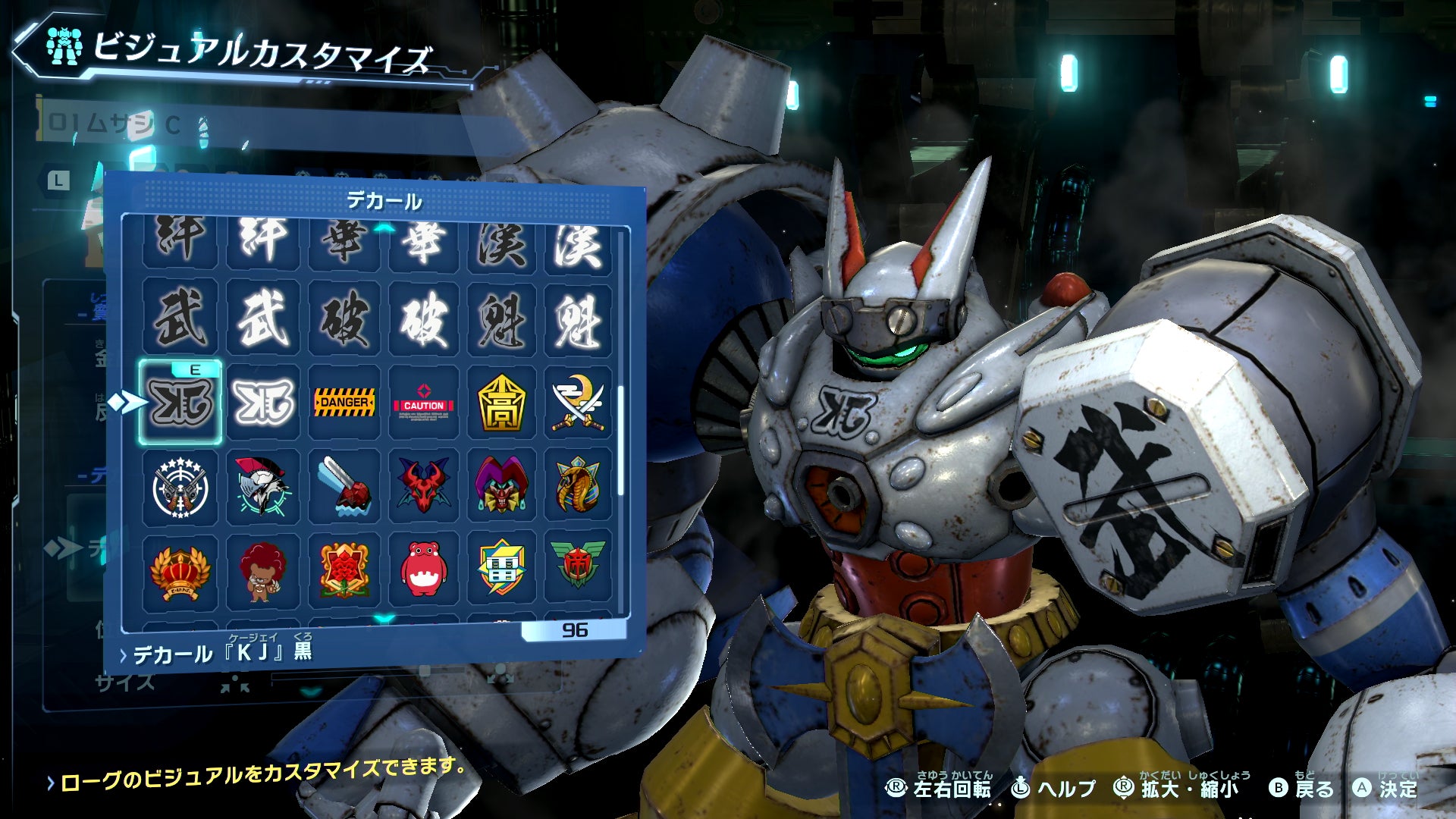Pick the red crown laurel decal
Image resolution: width=1456 pixels, height=819 pixels.
[180, 571]
